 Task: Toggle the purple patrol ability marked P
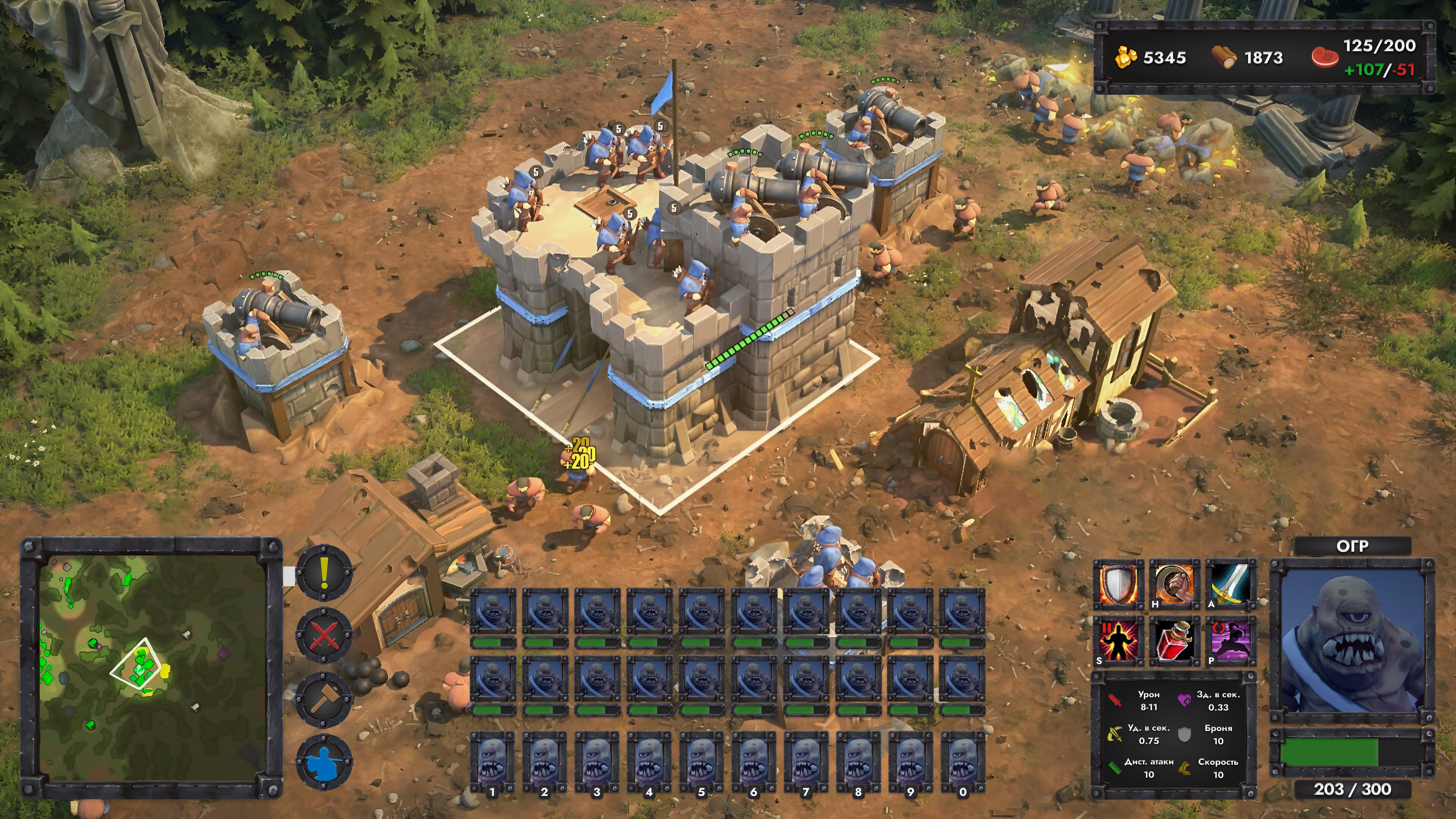click(x=1230, y=640)
